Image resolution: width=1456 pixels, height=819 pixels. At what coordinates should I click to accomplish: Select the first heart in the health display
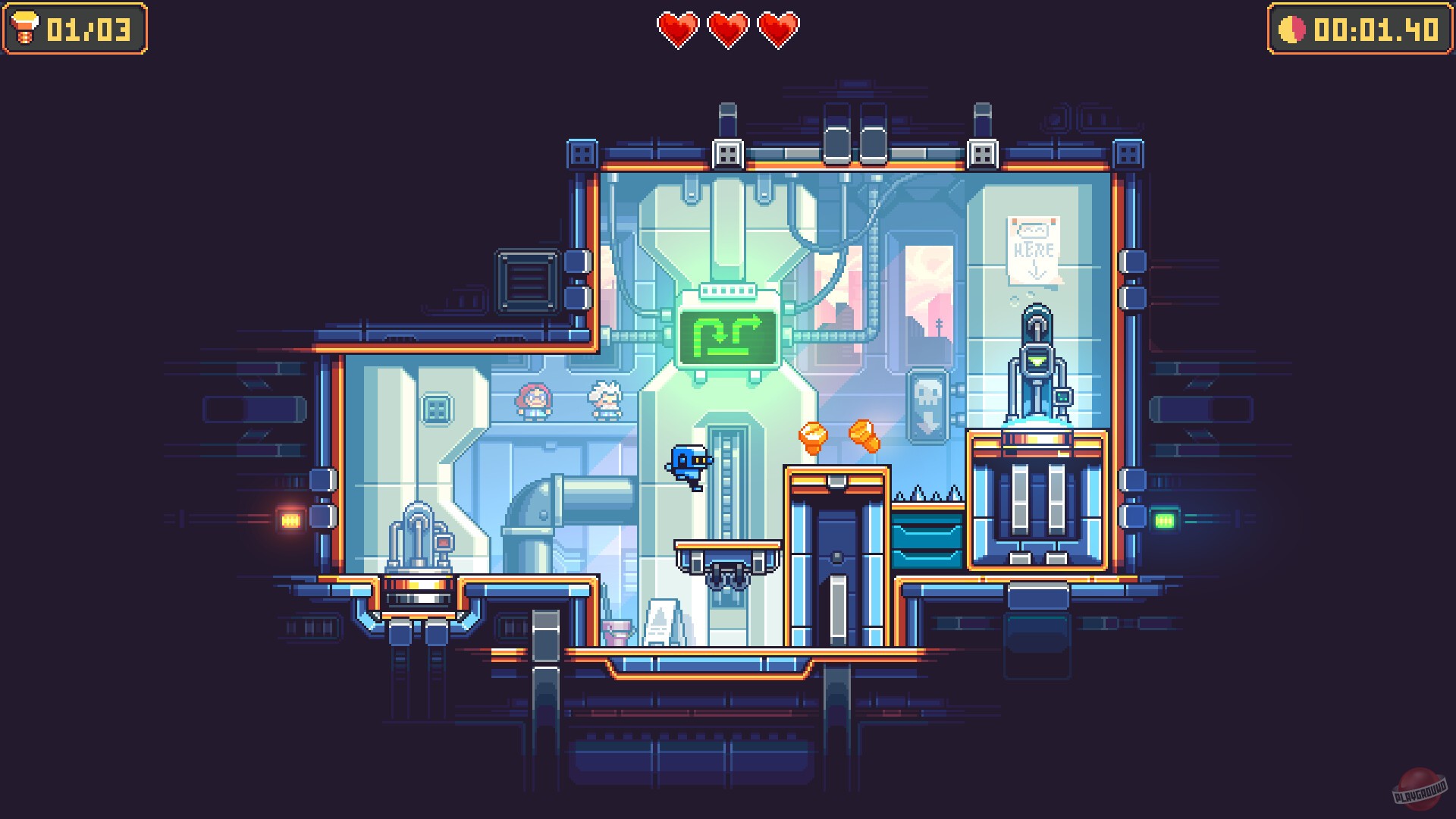680,30
